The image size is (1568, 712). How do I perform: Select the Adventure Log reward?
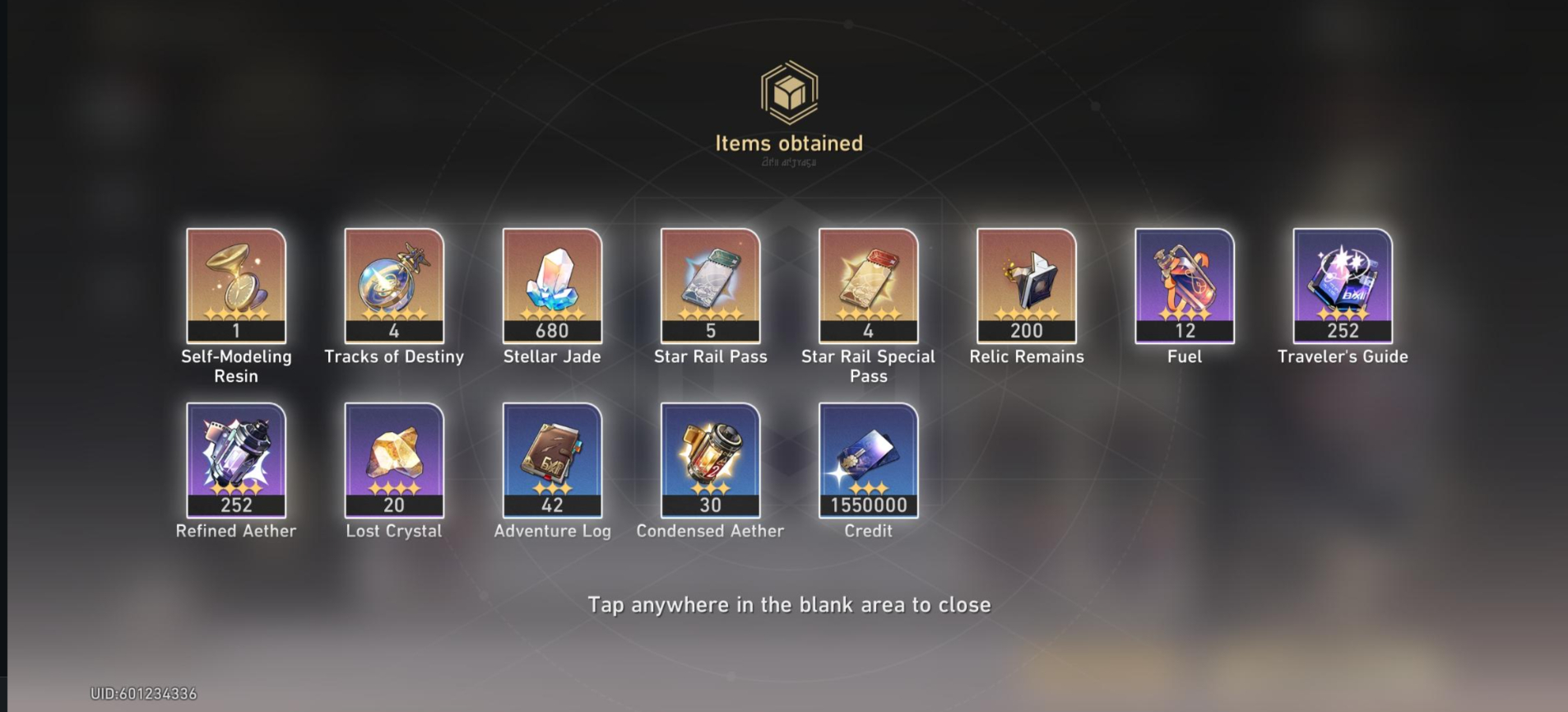(x=552, y=459)
